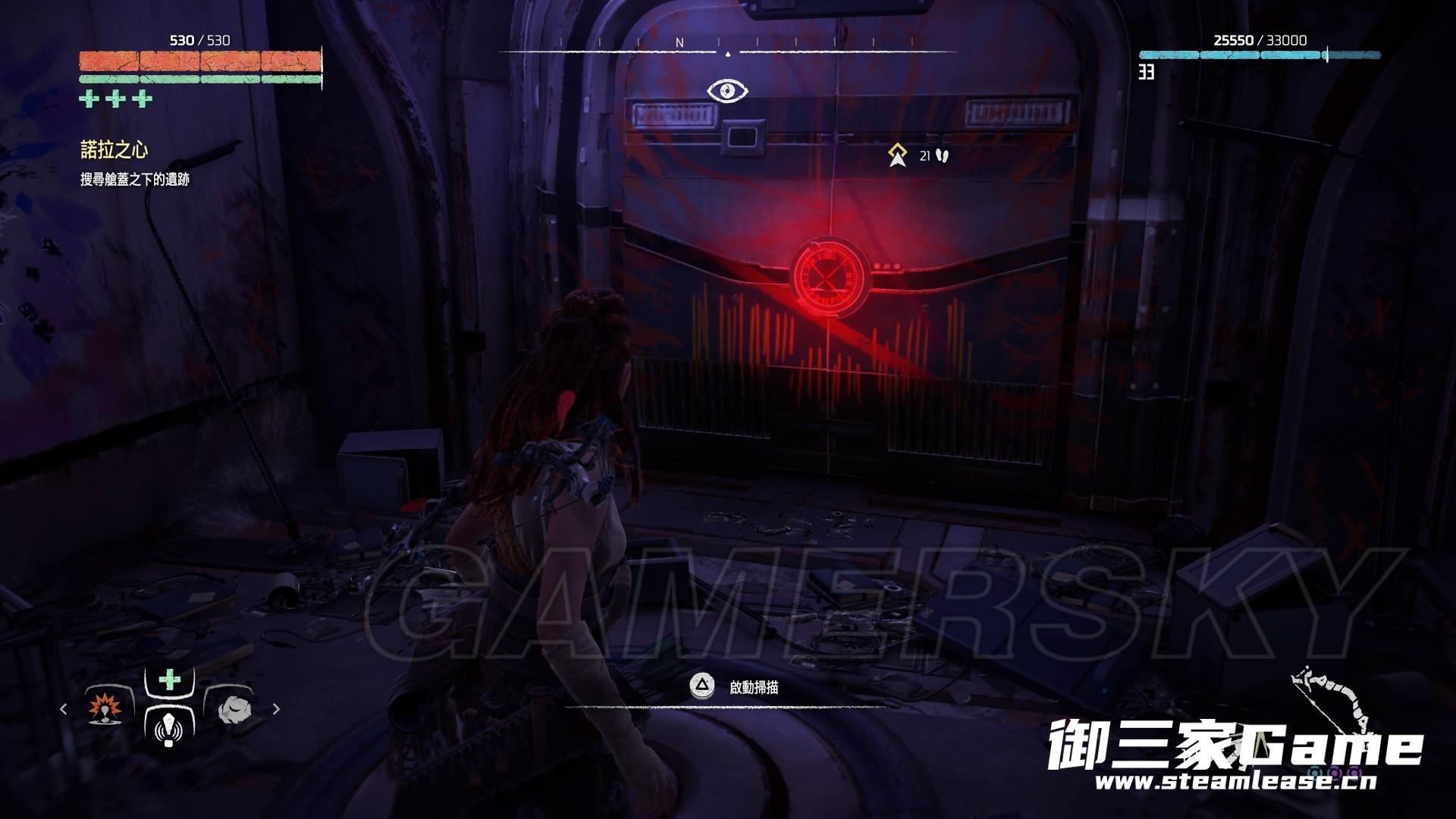The image size is (1456, 819).
Task: Open the 諾拉之心 quest tracker
Action: pyautogui.click(x=115, y=150)
